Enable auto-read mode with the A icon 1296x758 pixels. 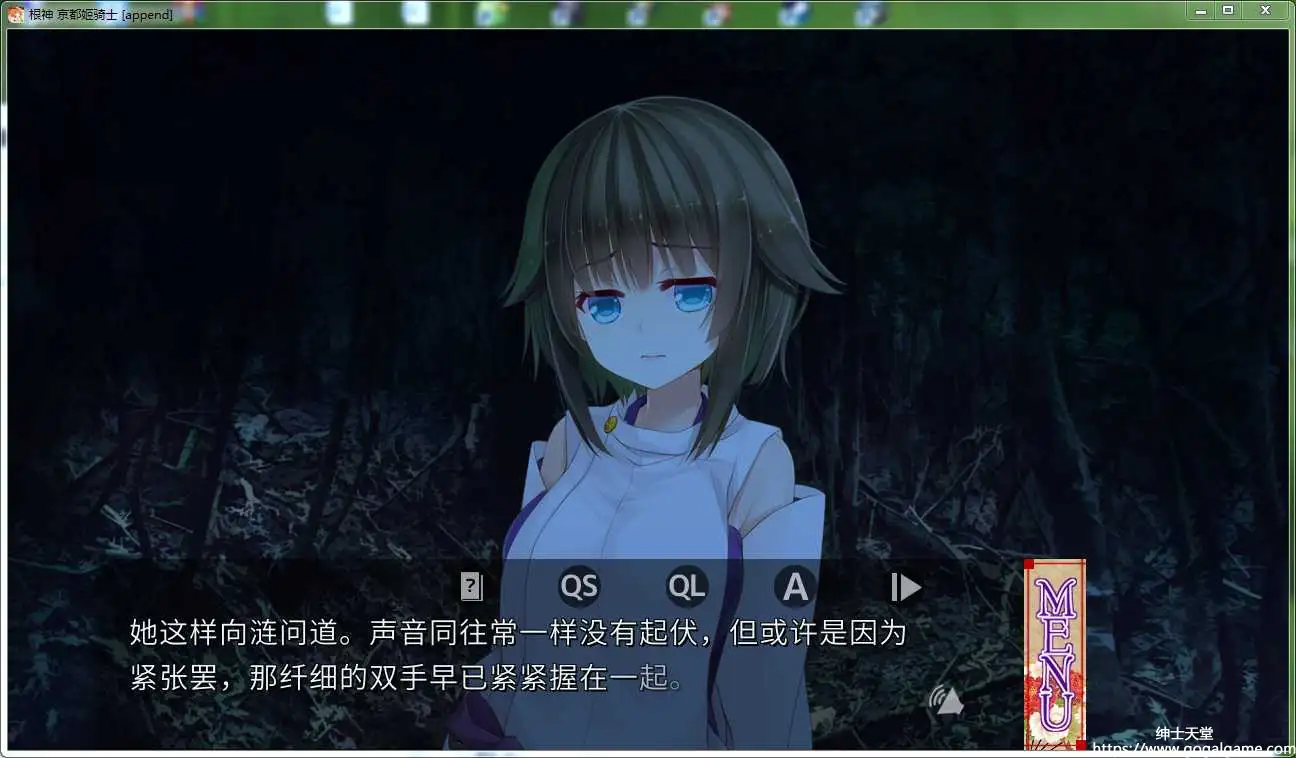(795, 586)
